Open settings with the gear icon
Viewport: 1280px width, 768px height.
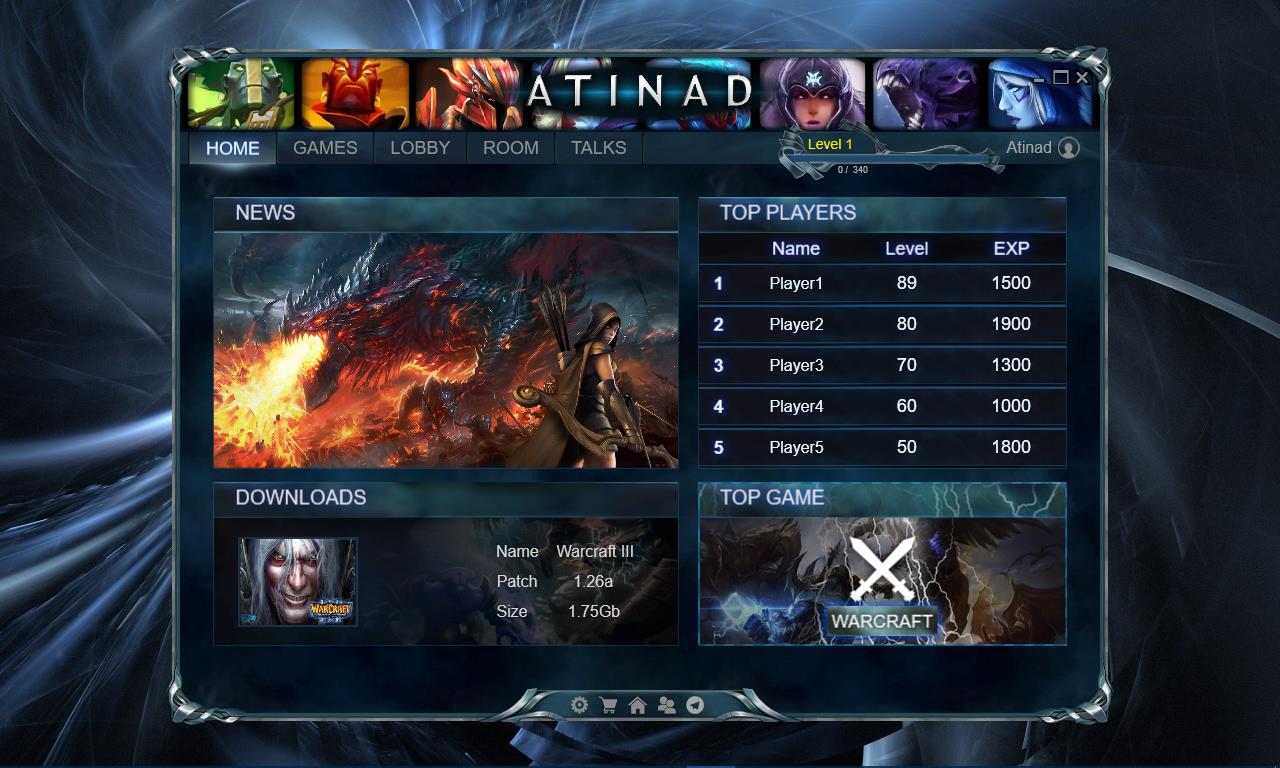pos(579,705)
